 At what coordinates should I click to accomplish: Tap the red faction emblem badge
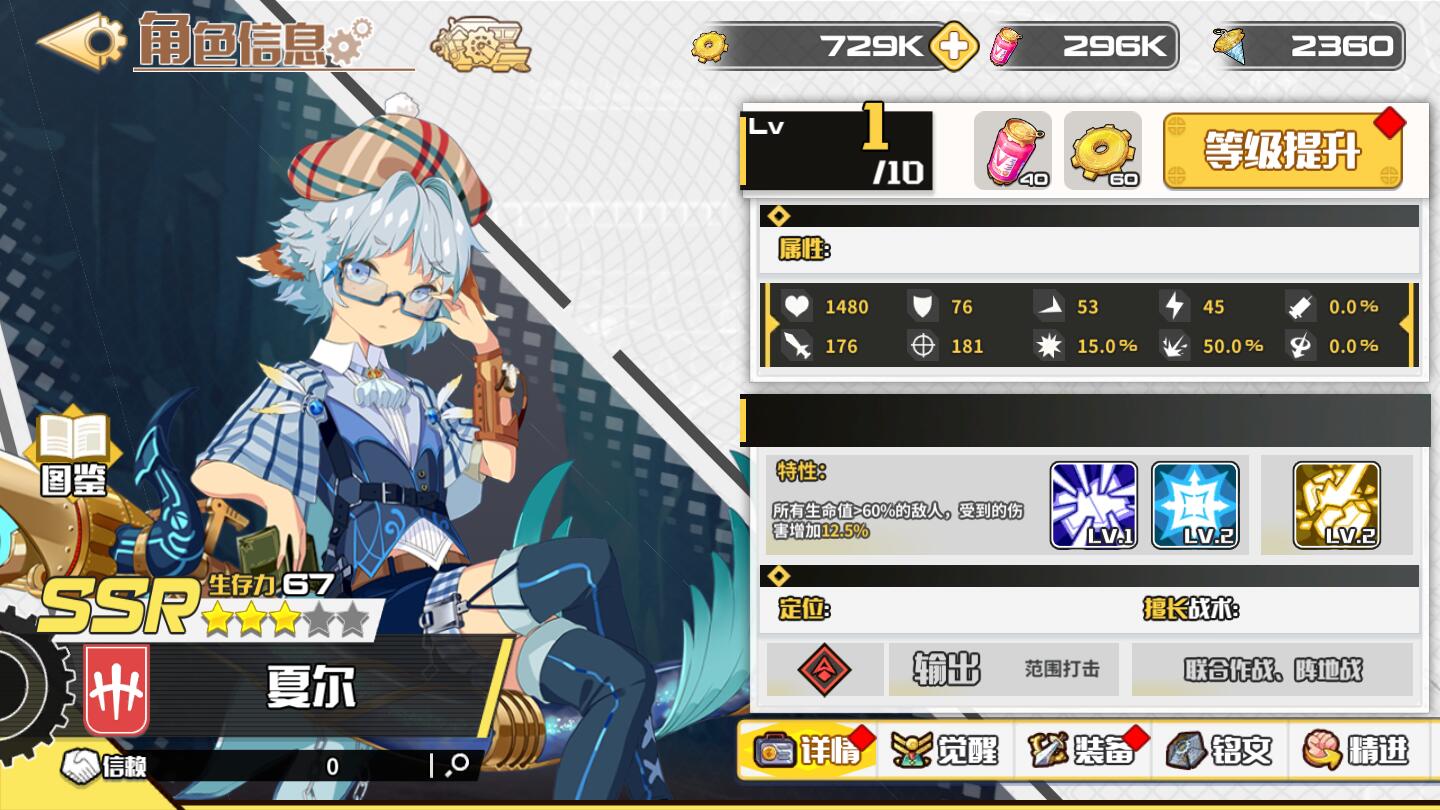point(117,690)
